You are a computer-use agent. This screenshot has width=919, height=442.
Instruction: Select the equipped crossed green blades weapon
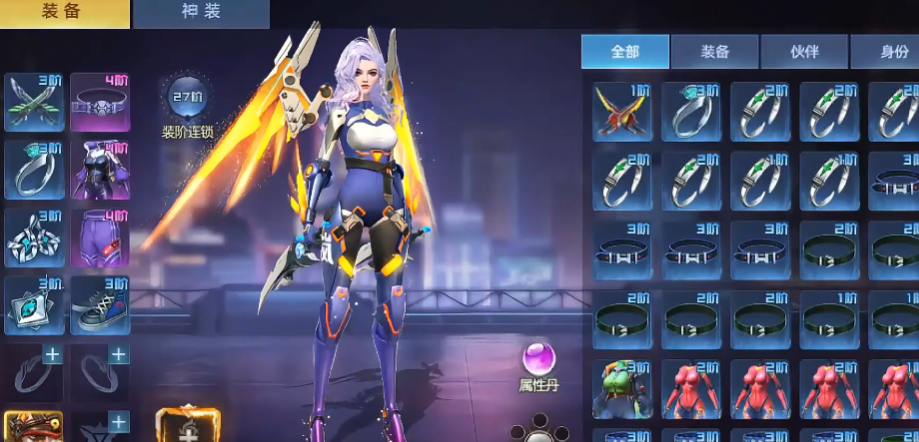click(34, 102)
